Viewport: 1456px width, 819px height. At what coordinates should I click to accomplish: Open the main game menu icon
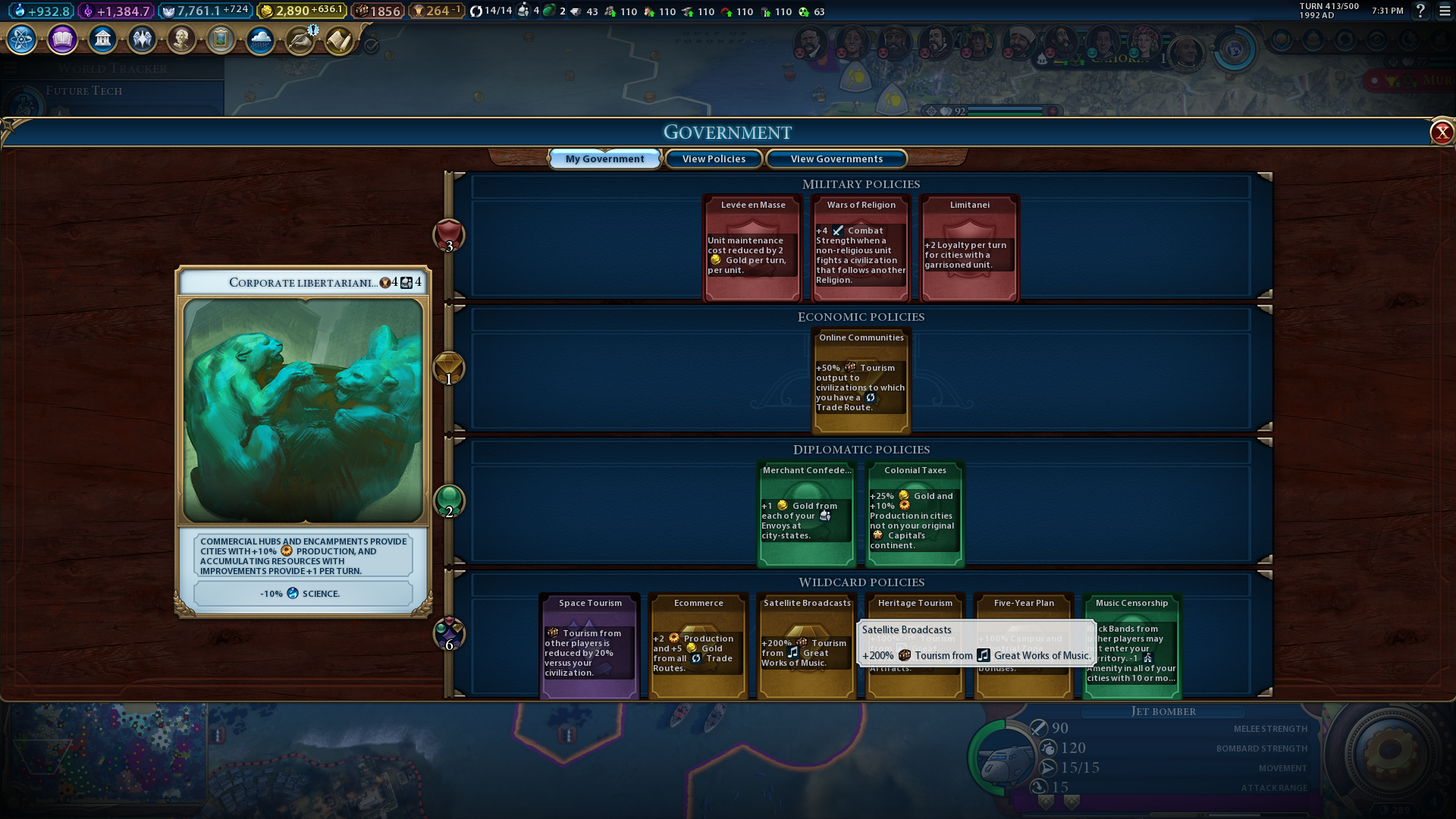(x=1445, y=11)
